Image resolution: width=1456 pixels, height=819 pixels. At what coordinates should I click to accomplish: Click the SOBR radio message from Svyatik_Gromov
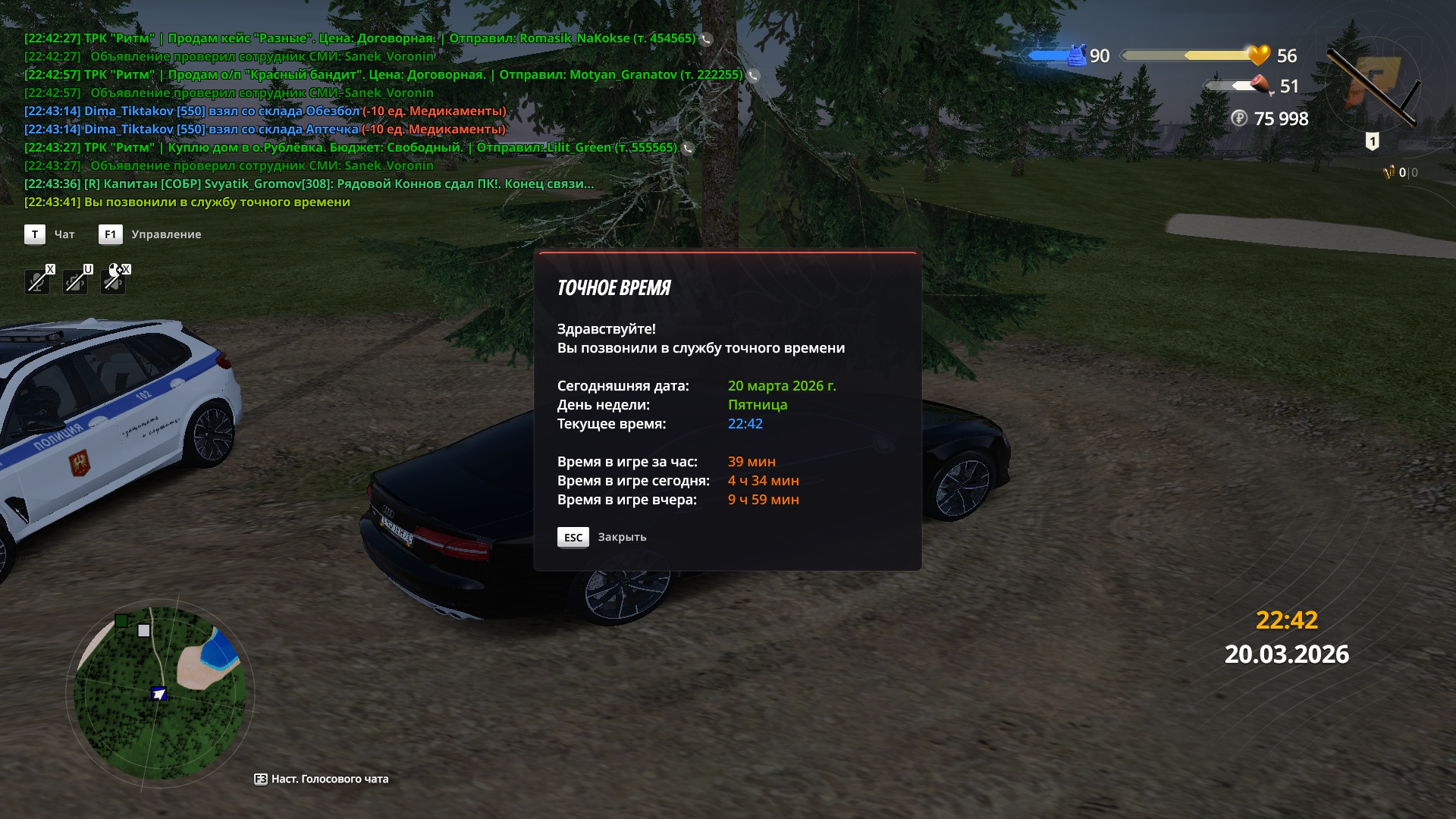[x=309, y=184]
